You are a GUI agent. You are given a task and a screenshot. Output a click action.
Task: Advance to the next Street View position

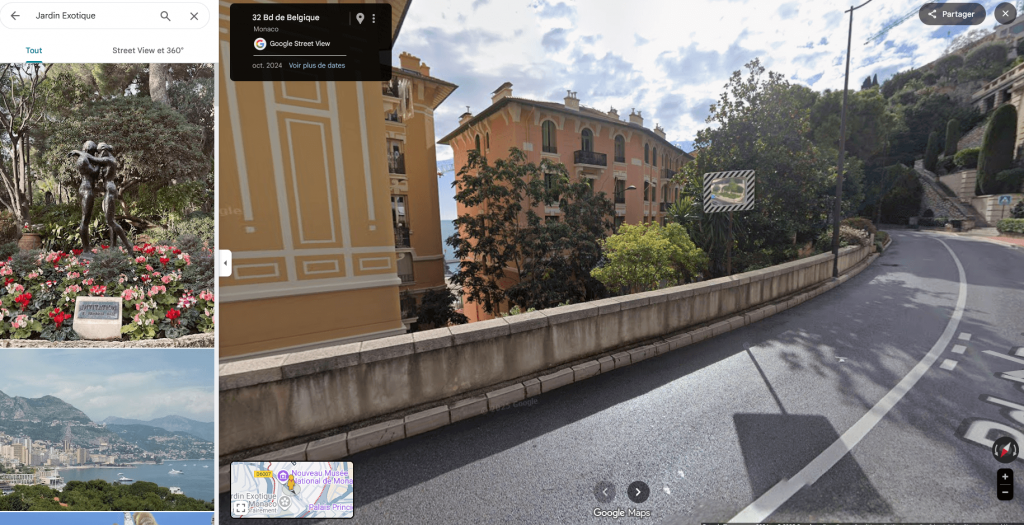click(638, 491)
